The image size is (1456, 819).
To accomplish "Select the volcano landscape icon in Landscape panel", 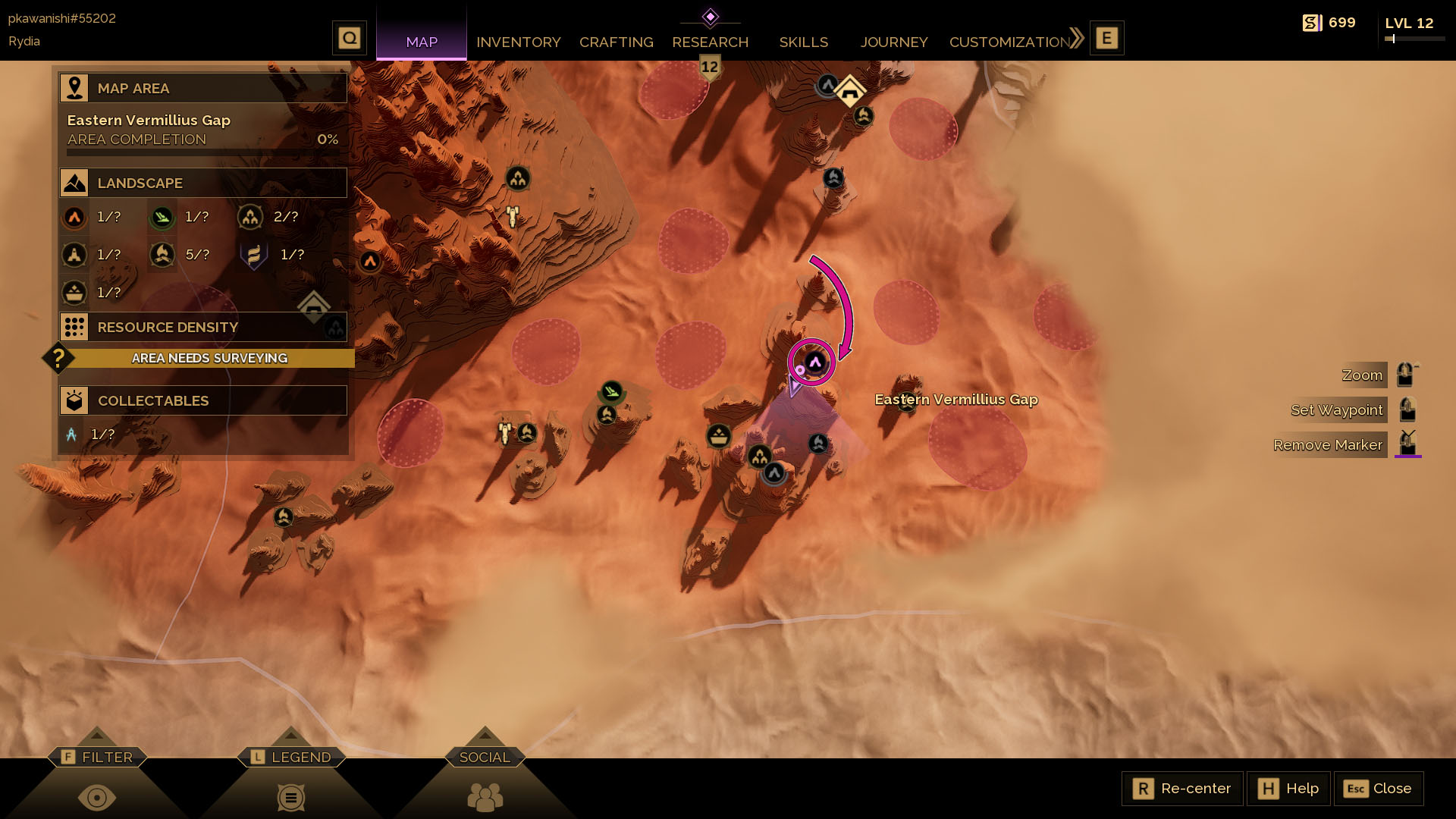I will (x=74, y=217).
